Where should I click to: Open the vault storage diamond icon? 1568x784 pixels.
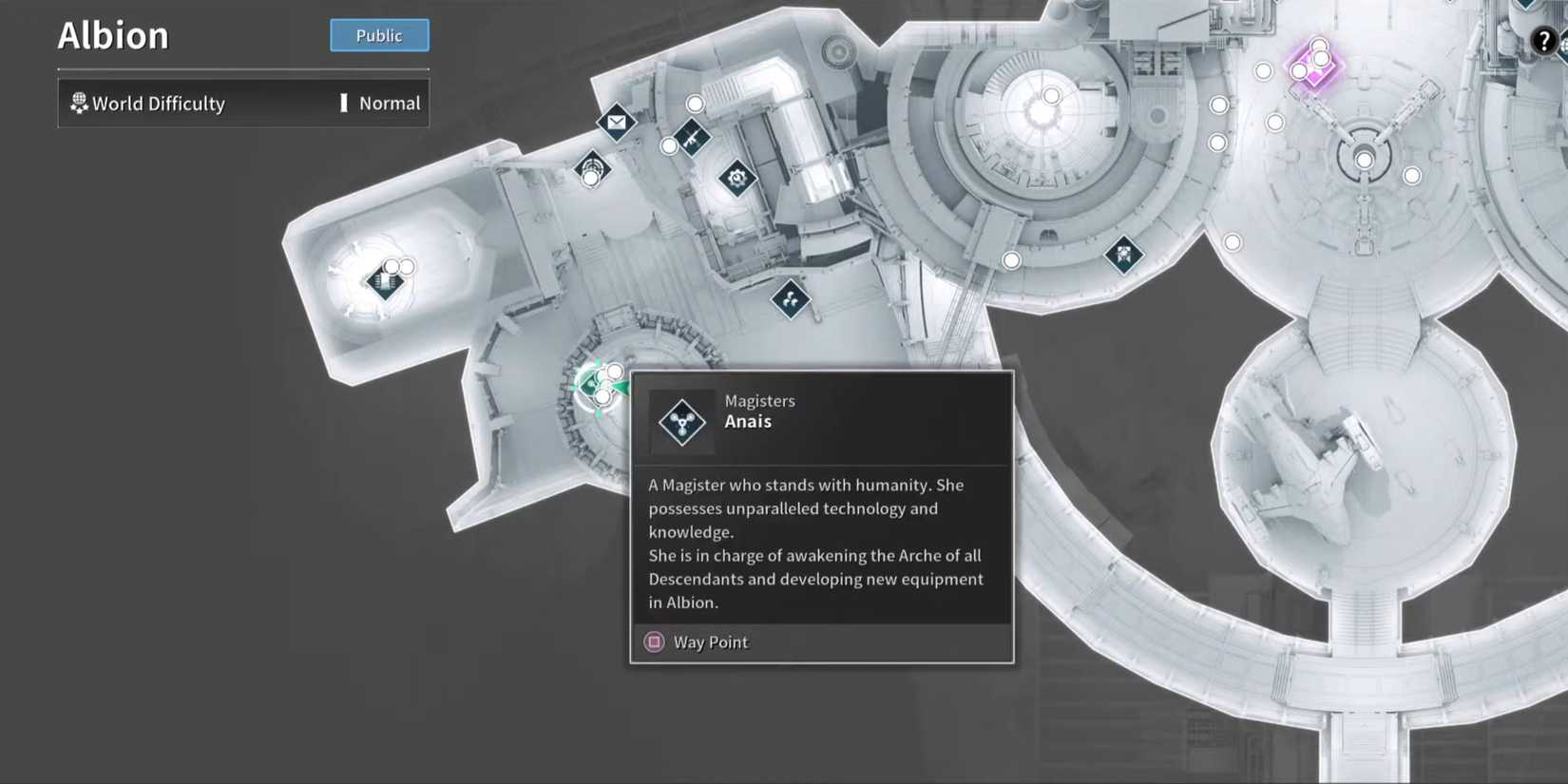pos(386,282)
